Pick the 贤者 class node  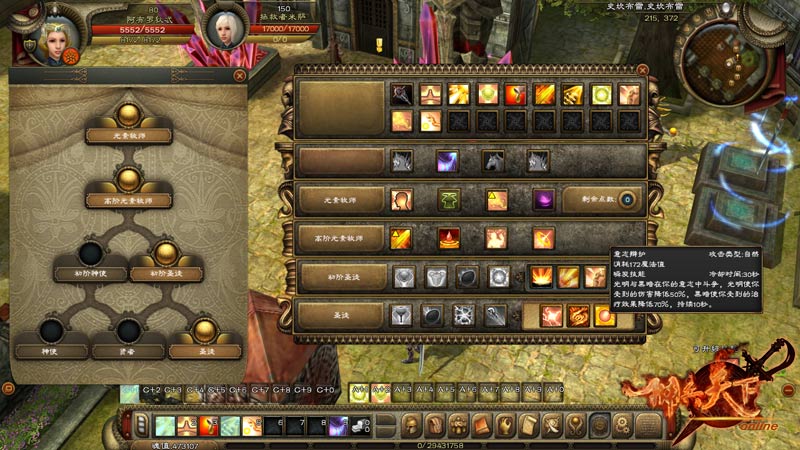pos(128,350)
